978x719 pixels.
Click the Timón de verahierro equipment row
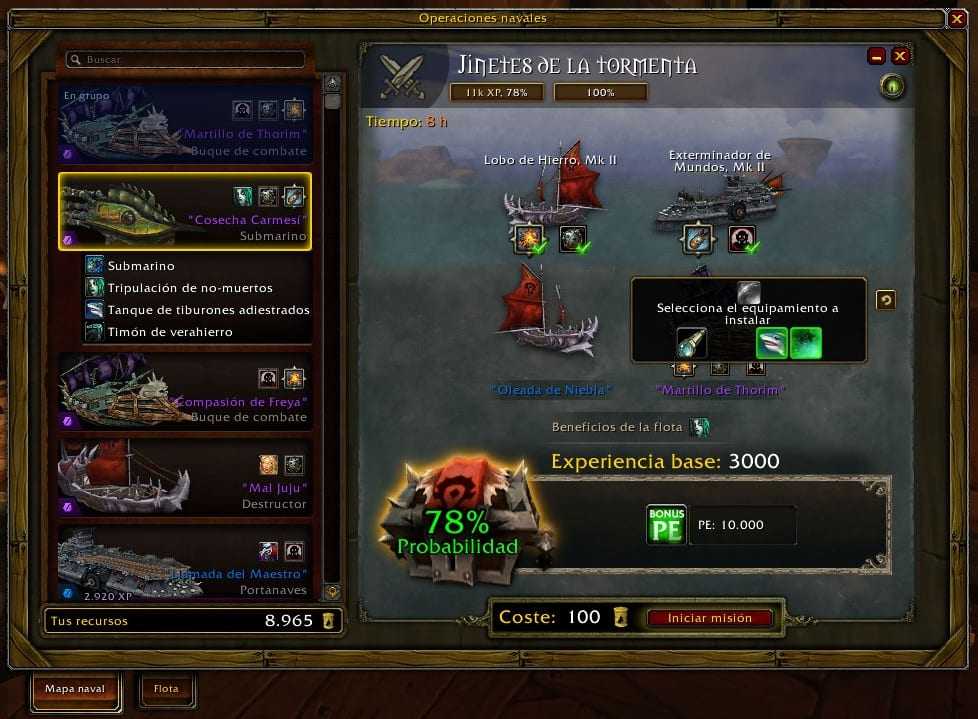pyautogui.click(x=169, y=332)
